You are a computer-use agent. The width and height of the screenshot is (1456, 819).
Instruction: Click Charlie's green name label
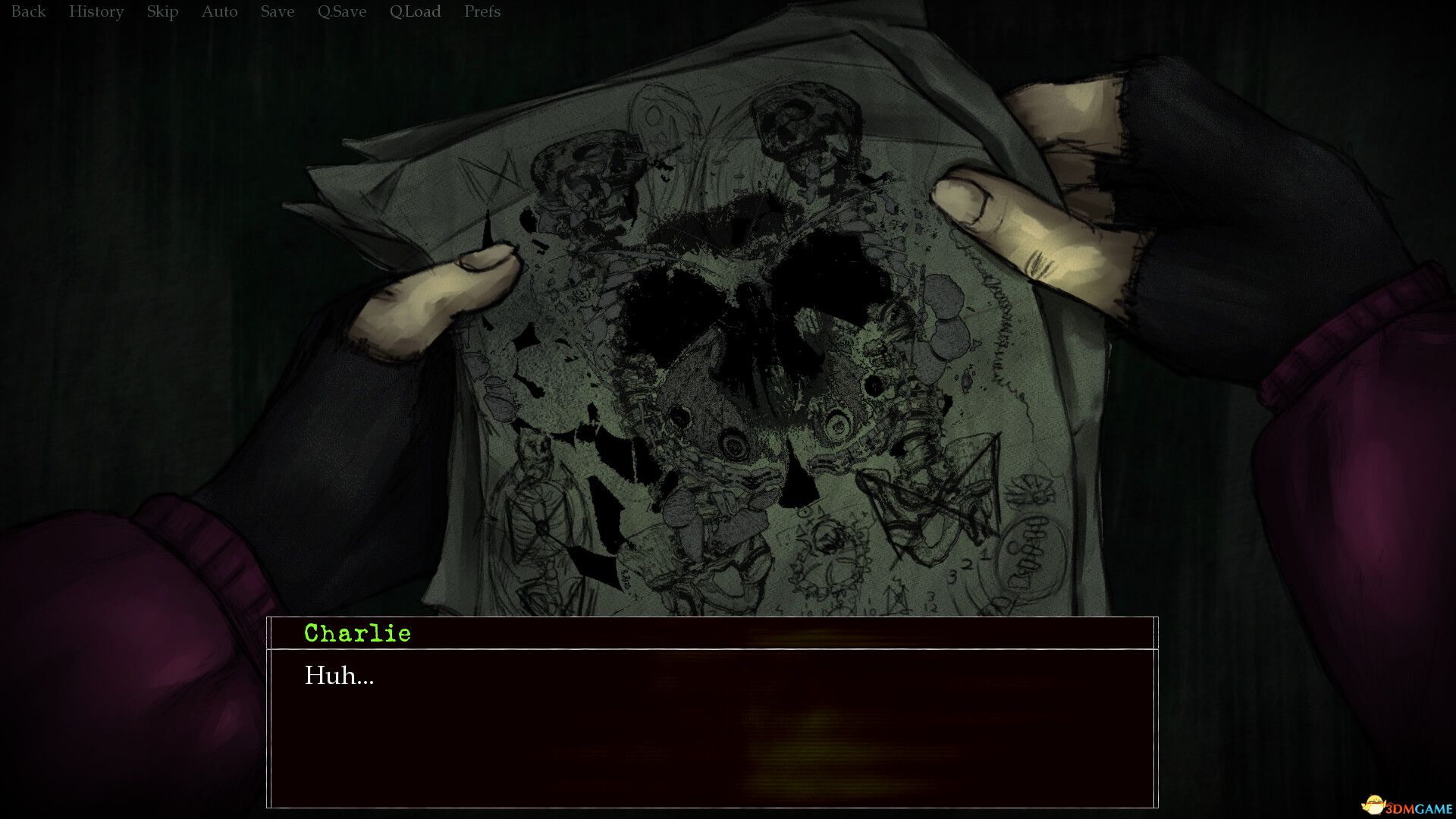[356, 633]
